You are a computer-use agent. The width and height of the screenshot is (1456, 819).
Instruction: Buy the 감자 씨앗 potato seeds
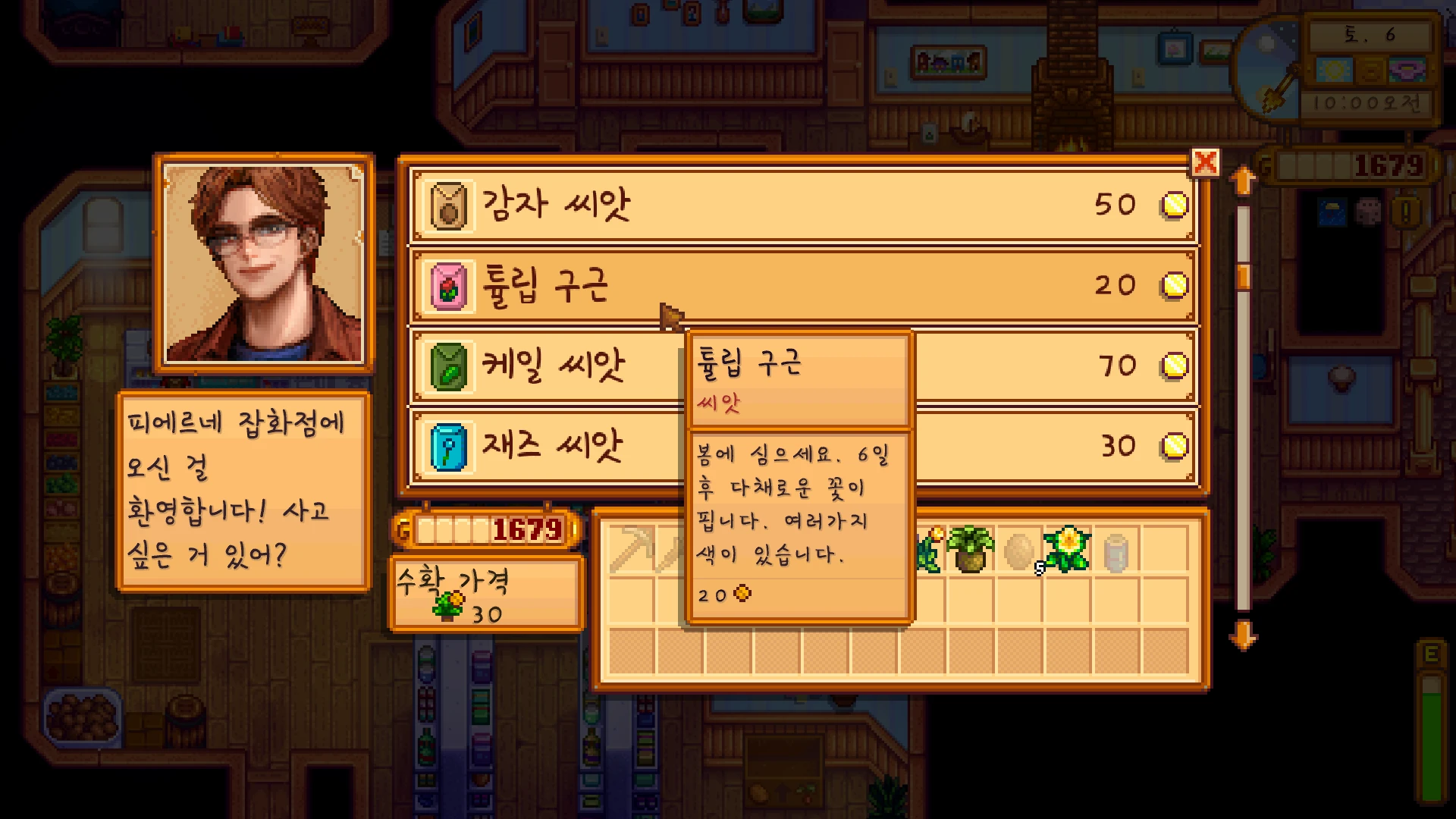(x=802, y=205)
